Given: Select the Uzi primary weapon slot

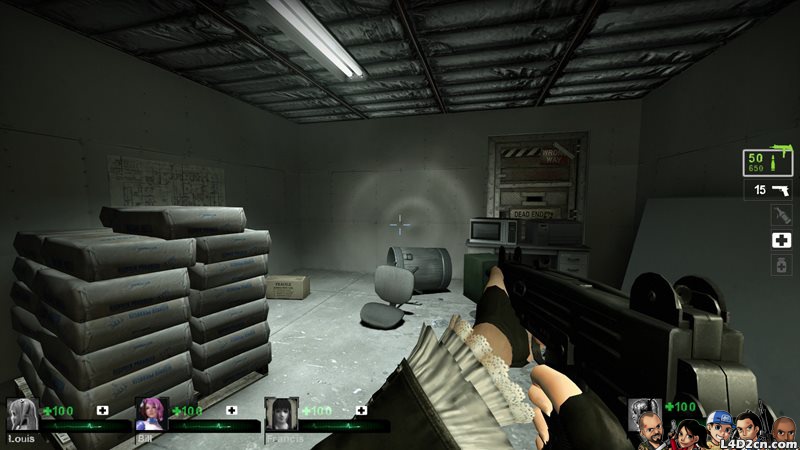Looking at the screenshot, I should click(768, 163).
